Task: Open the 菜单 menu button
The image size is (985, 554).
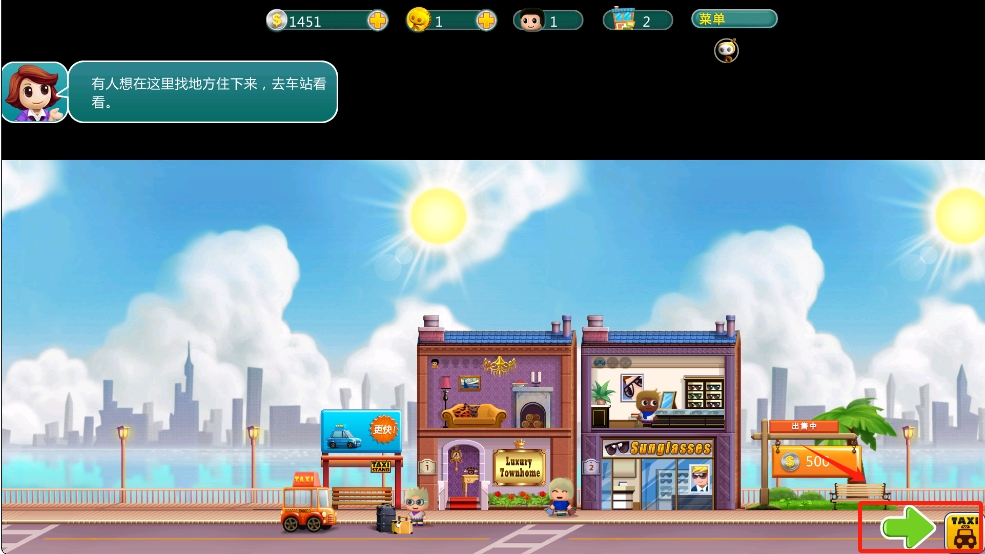Action: click(x=733, y=19)
